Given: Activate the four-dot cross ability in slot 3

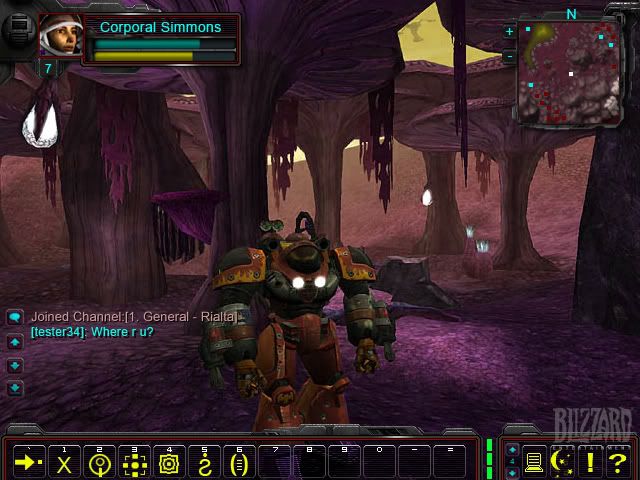Looking at the screenshot, I should (134, 463).
